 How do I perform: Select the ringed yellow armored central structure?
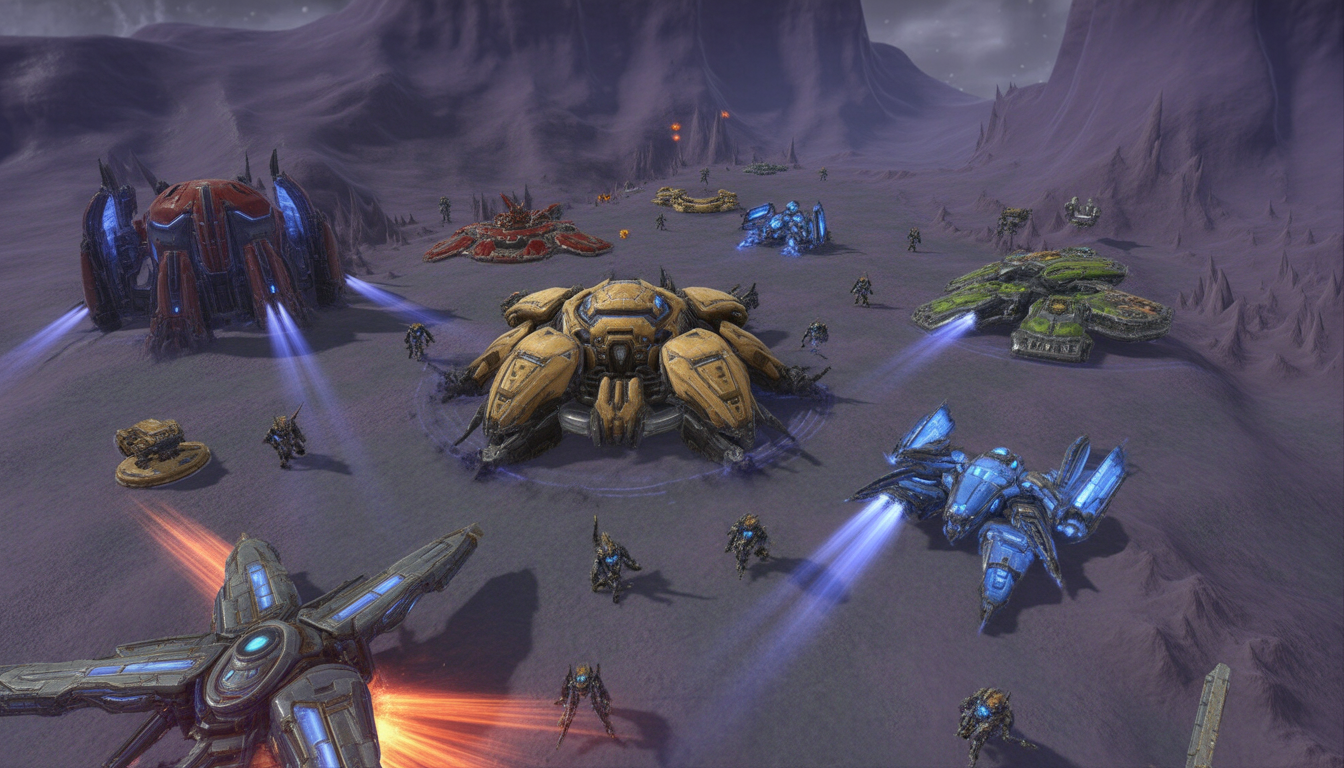click(x=628, y=372)
